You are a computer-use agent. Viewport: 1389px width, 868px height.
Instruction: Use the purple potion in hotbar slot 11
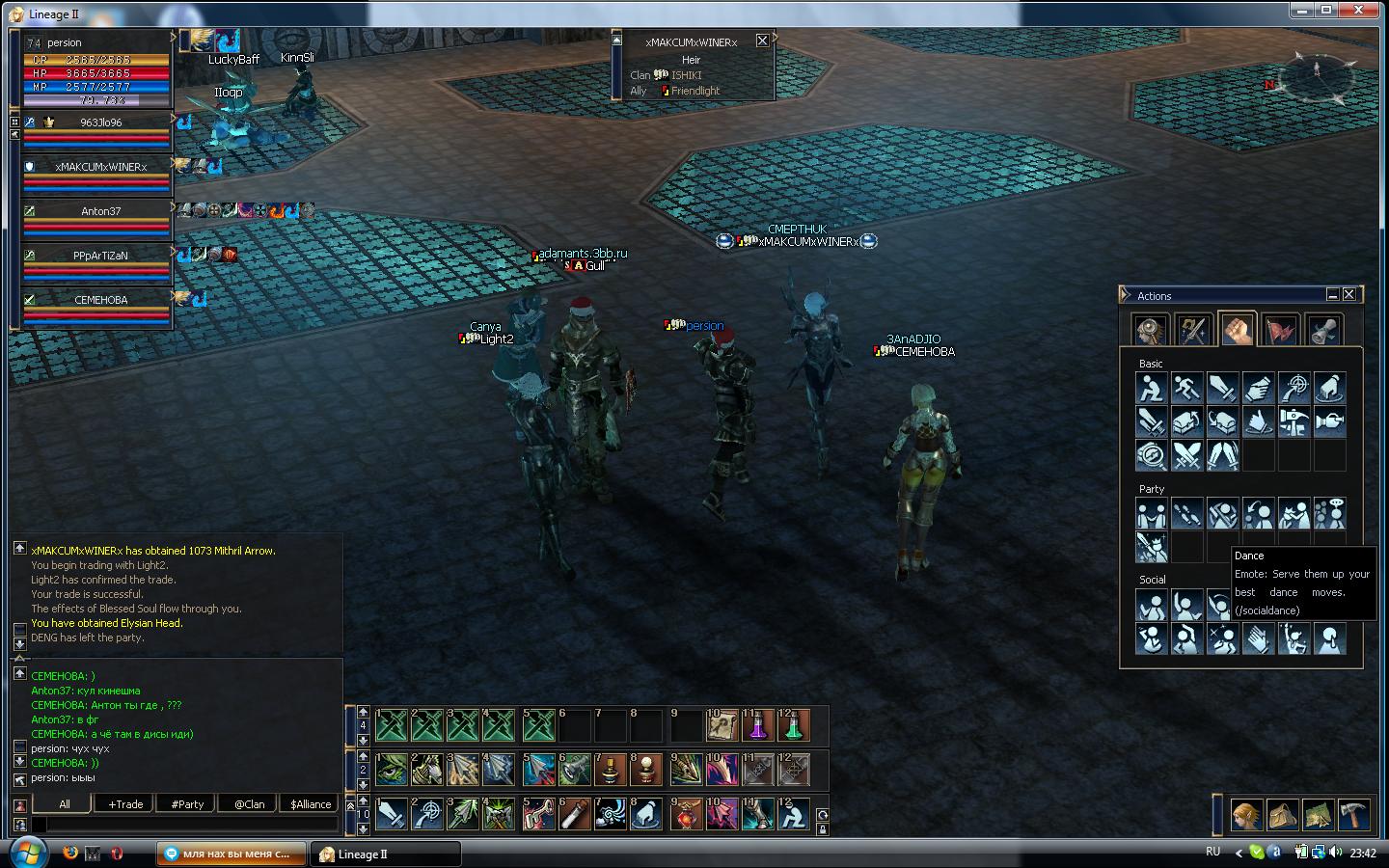pos(757,725)
